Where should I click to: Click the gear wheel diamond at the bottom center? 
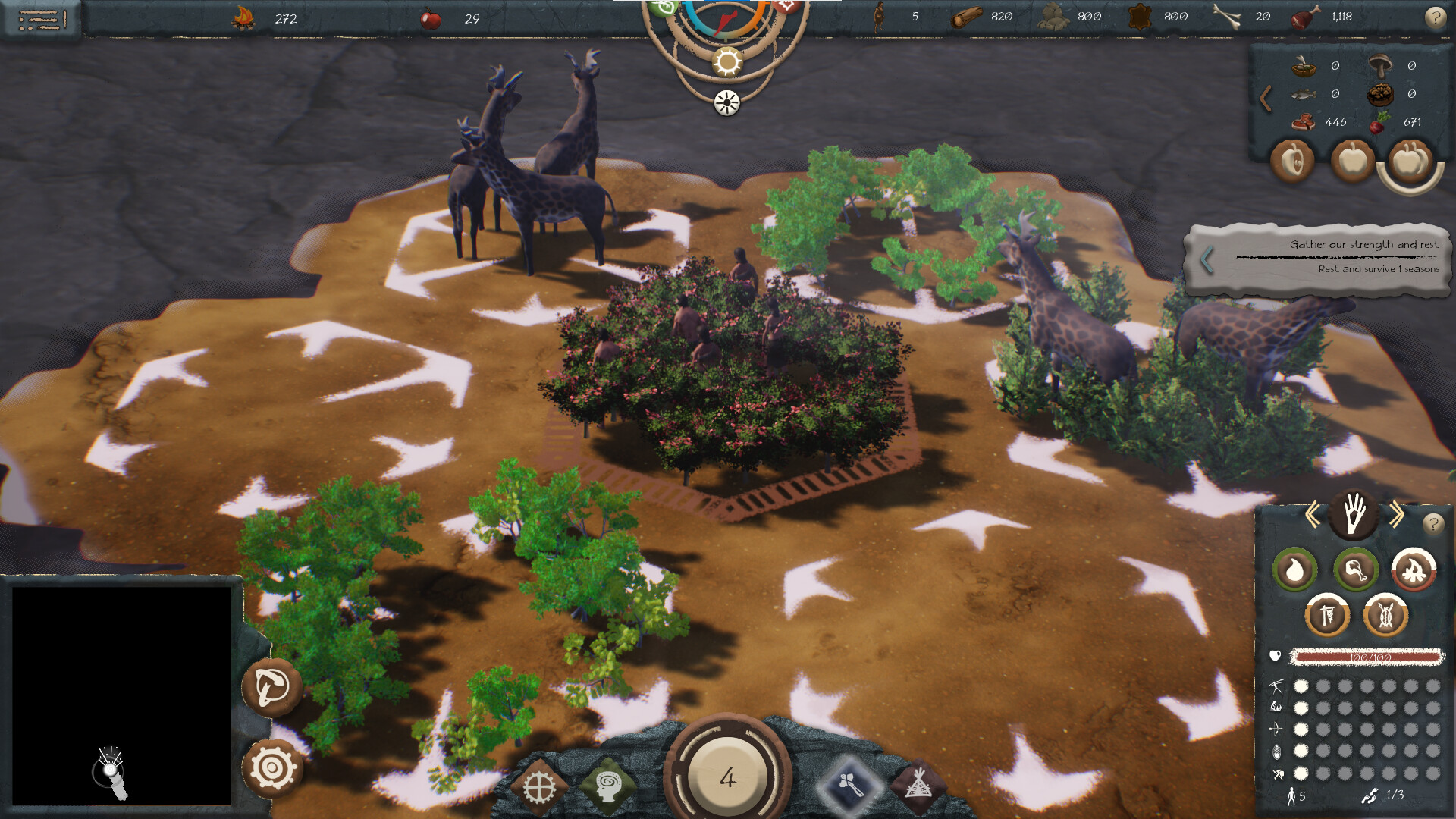(x=541, y=786)
